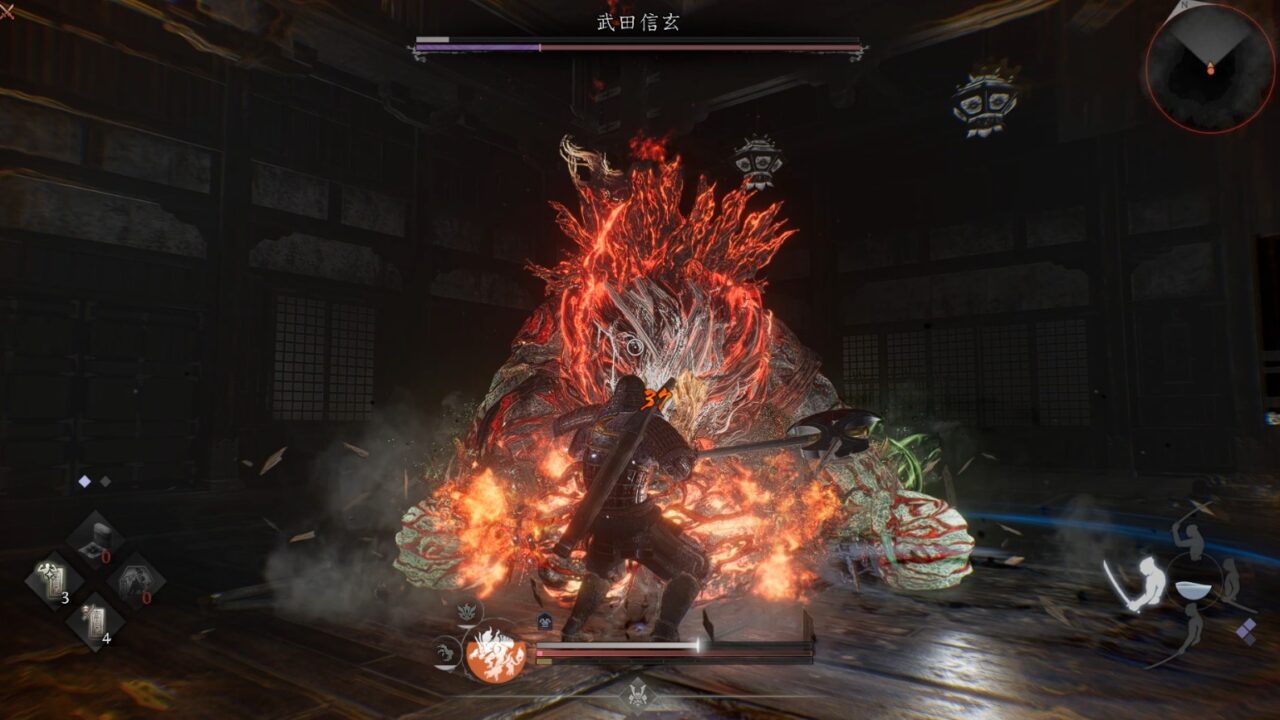Click the circular compass minimap
This screenshot has width=1280, height=720.
pos(1210,67)
